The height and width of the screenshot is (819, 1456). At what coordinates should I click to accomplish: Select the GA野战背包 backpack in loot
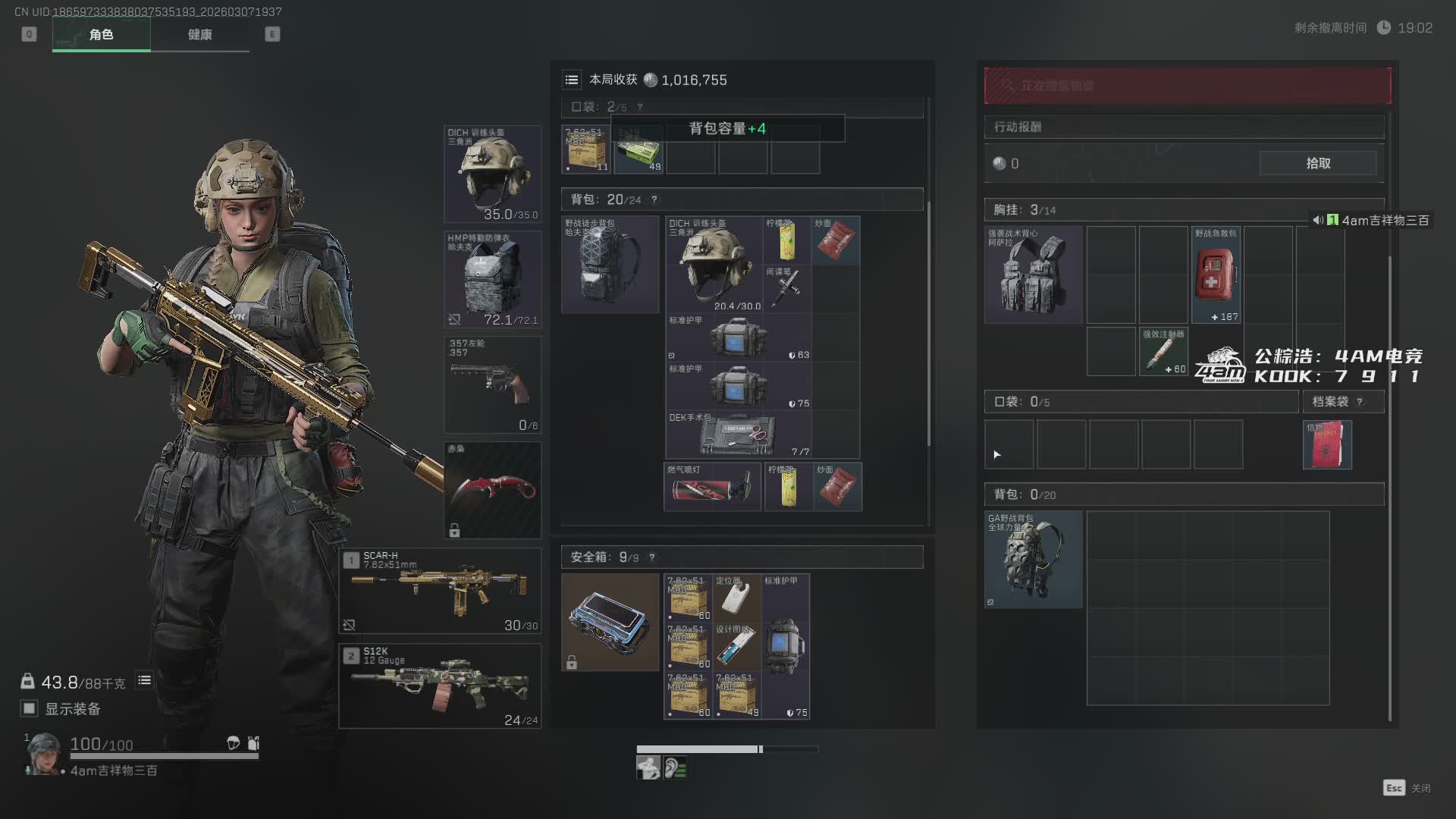click(1033, 559)
